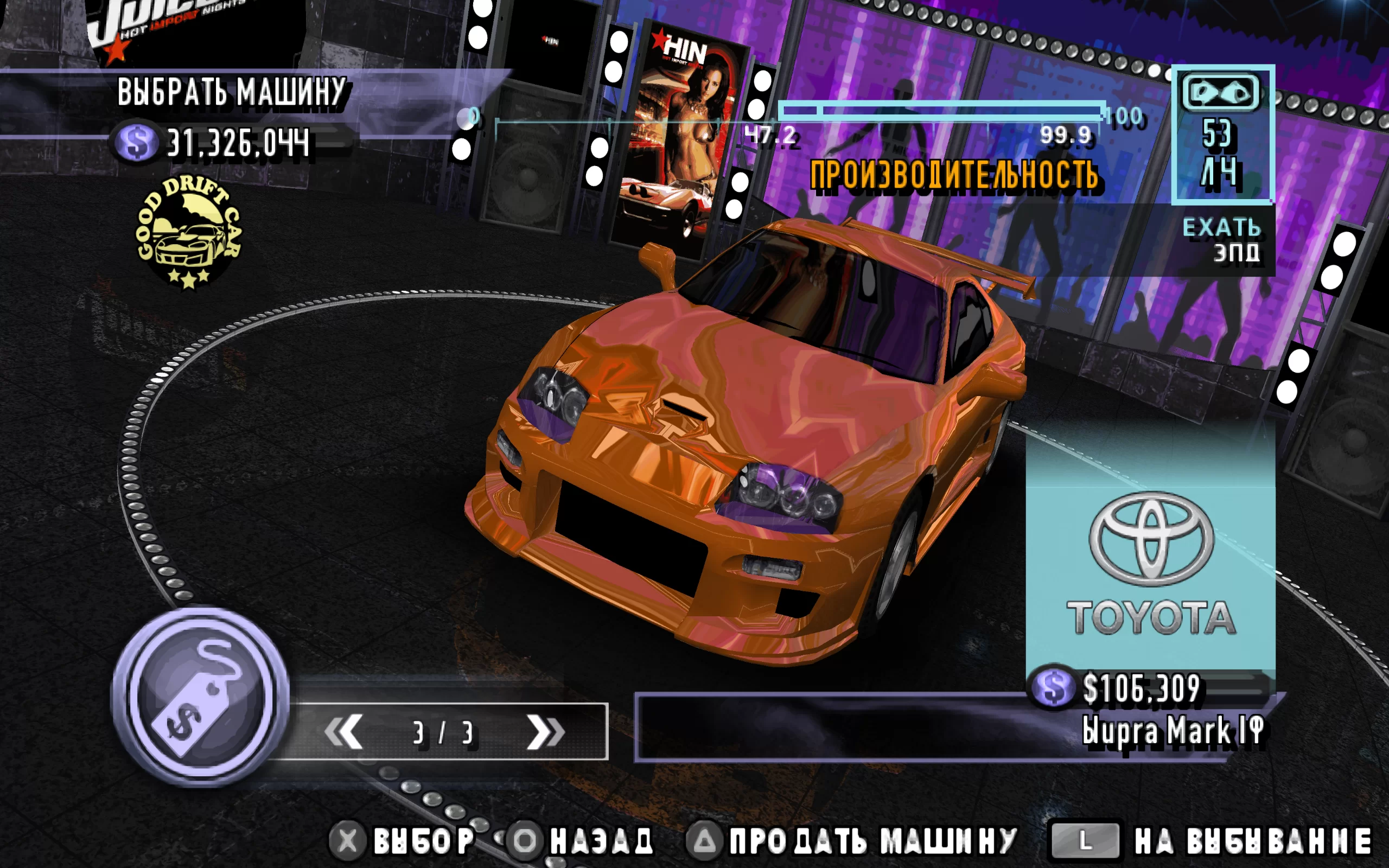1389x868 pixels.
Task: Select the ЕХАТЬ drive option
Action: (x=1221, y=228)
